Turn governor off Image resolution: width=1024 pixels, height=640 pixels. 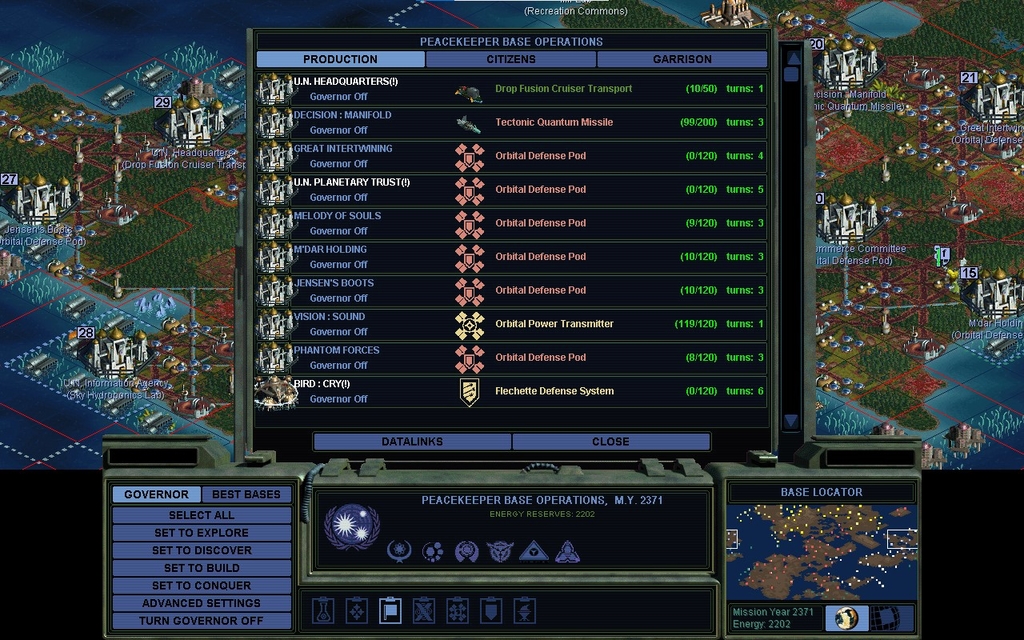point(201,621)
